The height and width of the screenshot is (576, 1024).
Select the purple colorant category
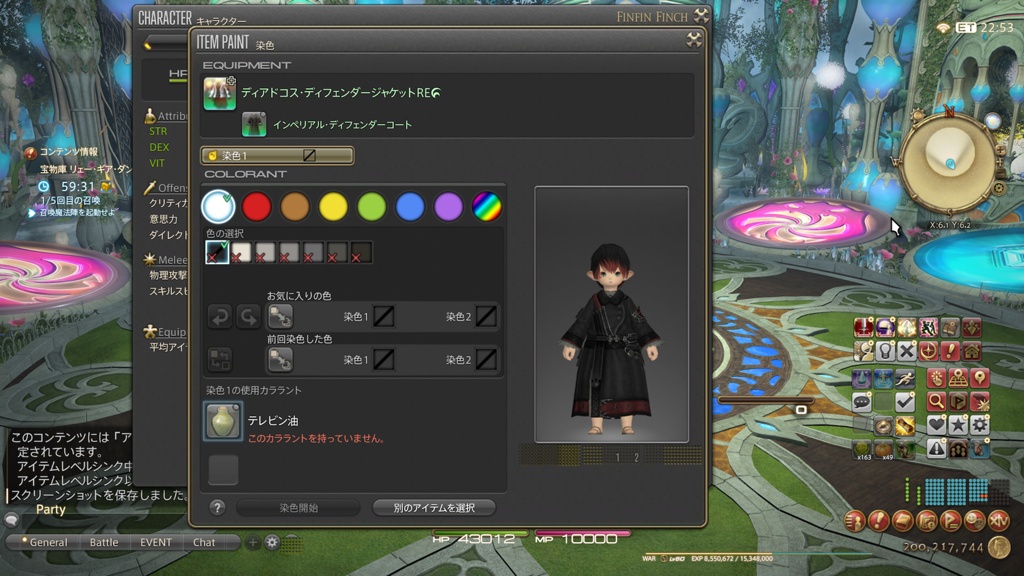[x=448, y=207]
